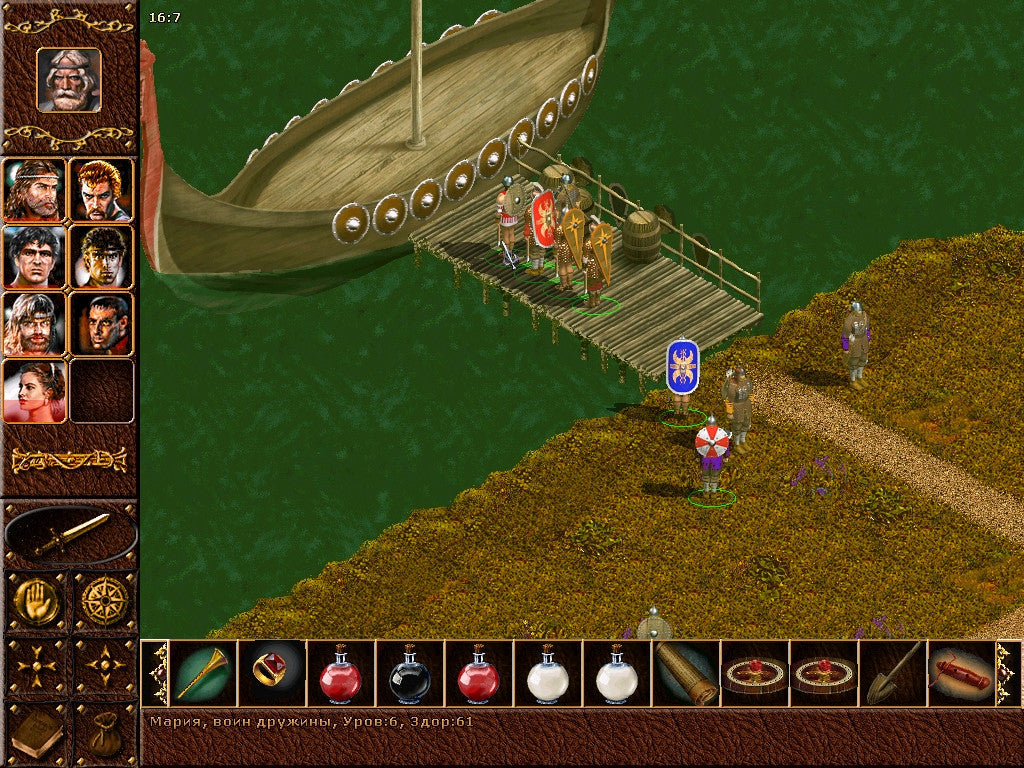1024x768 pixels.
Task: Use the green horn item
Action: click(x=203, y=674)
